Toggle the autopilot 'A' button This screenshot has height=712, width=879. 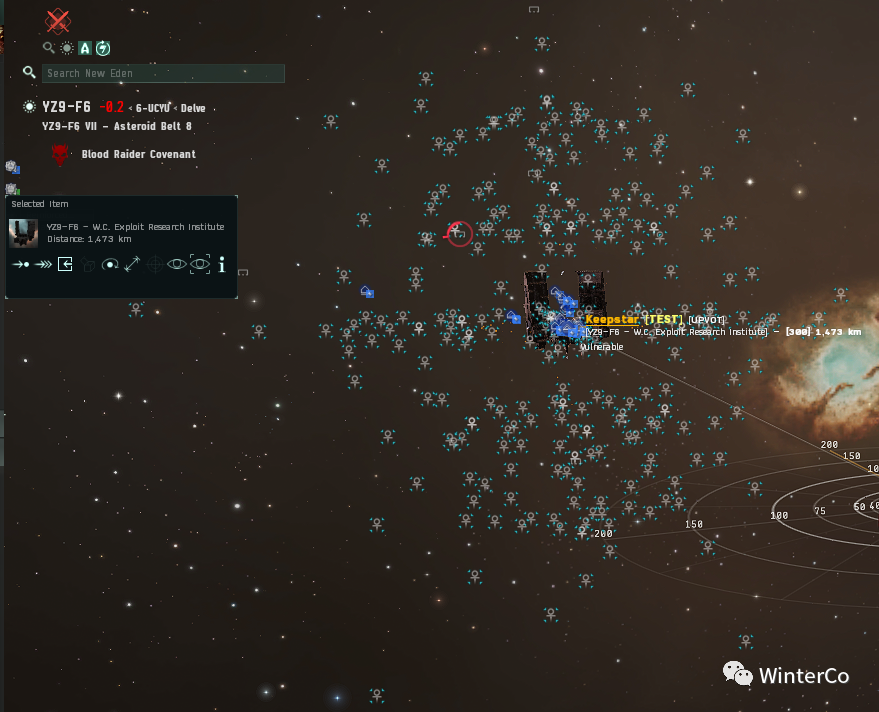click(x=85, y=48)
